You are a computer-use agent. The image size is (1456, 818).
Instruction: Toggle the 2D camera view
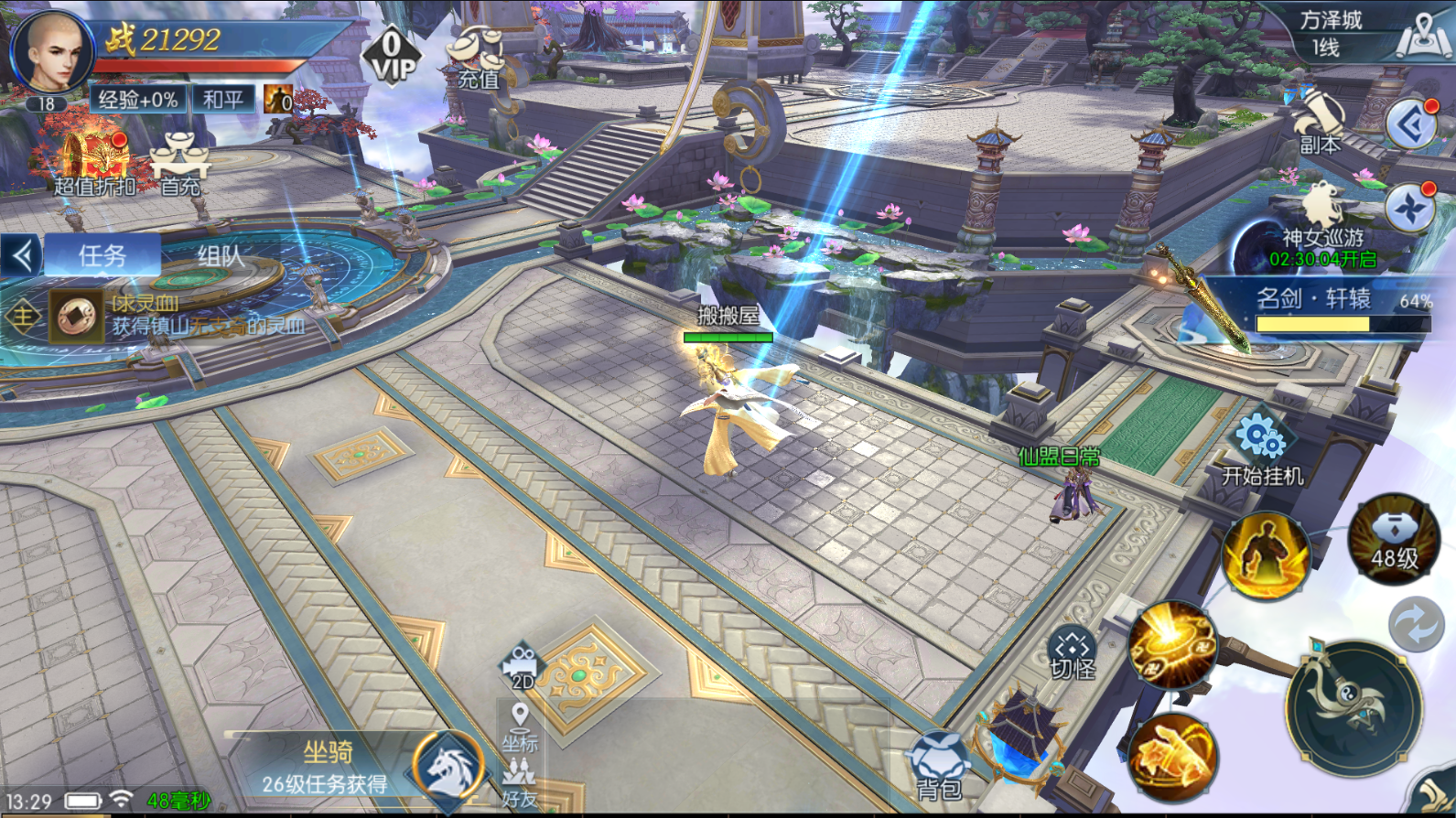tap(522, 665)
